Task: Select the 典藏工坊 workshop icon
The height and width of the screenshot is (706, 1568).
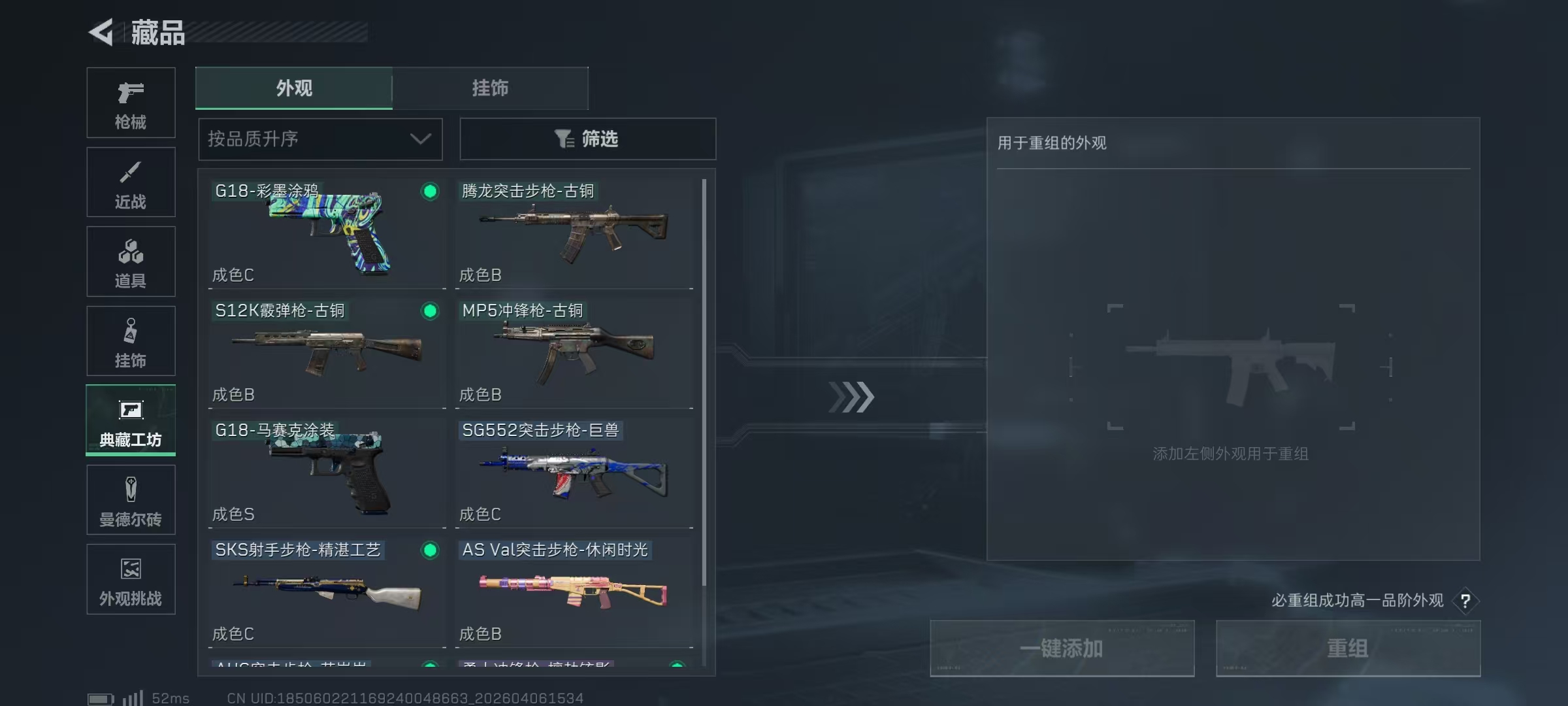Action: click(x=131, y=420)
